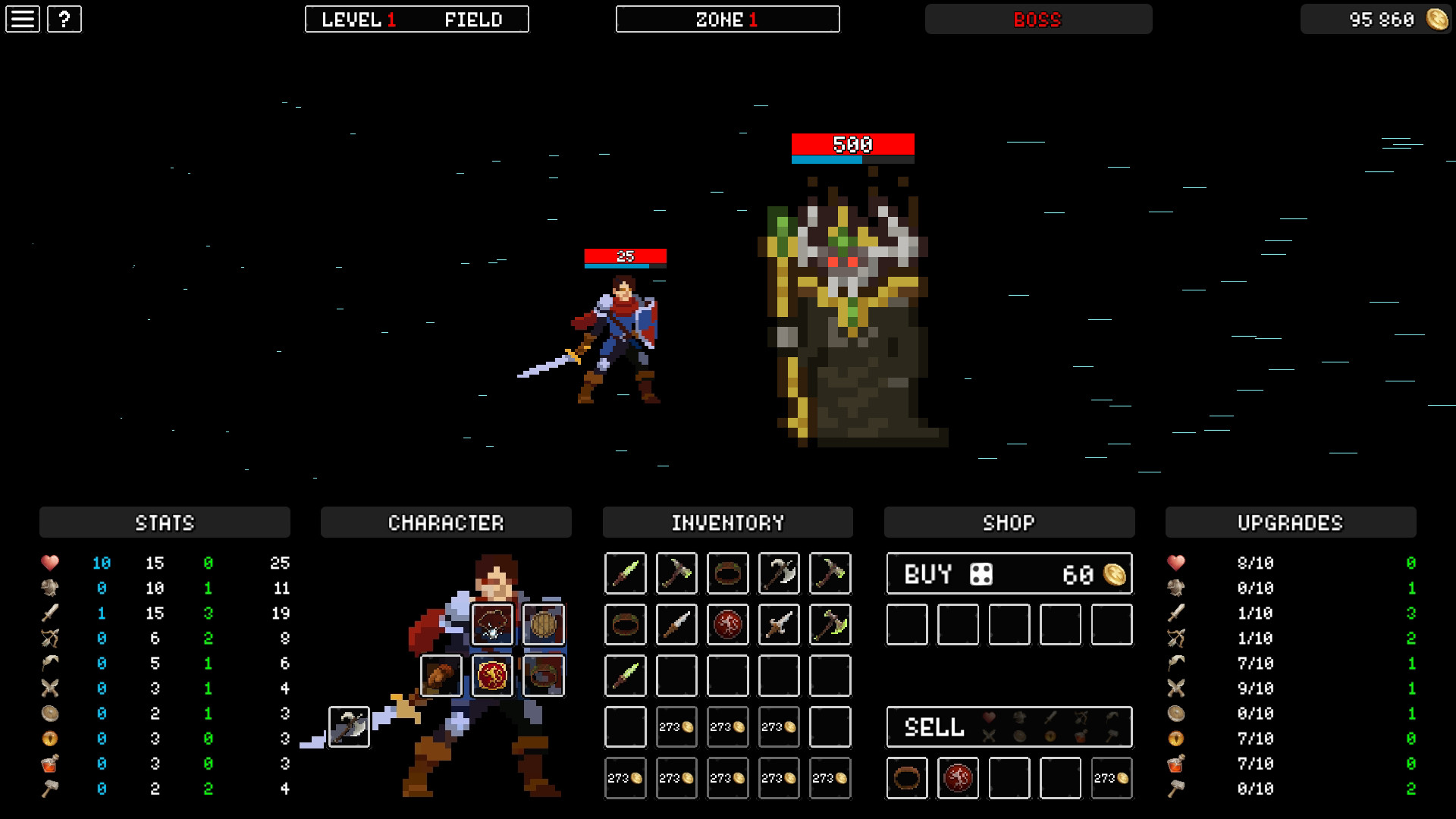Screen dimensions: 1456x819
Task: Select the red orb amulet in the inventory
Action: click(x=727, y=624)
